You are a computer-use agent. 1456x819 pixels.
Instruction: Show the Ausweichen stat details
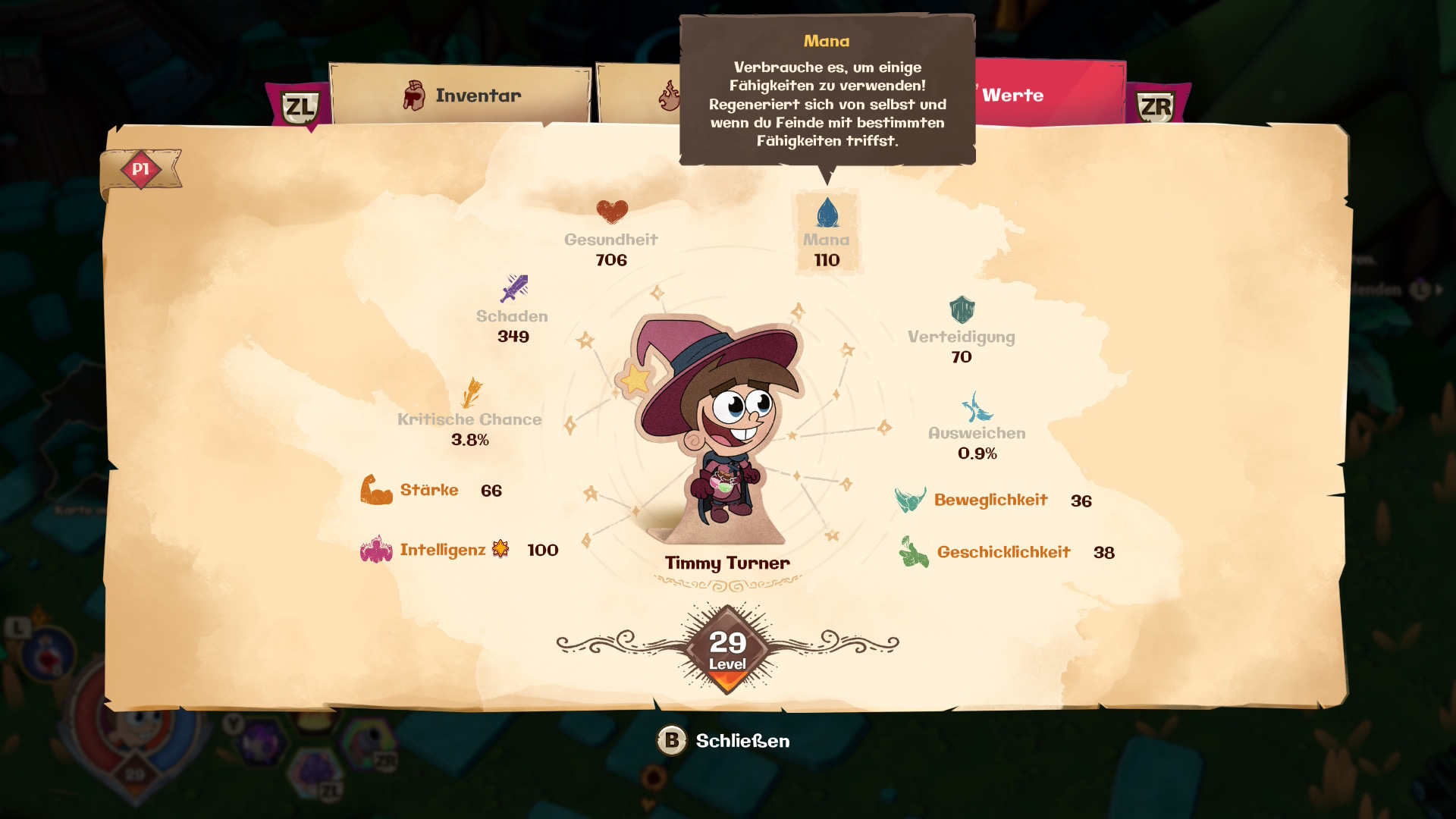(977, 426)
